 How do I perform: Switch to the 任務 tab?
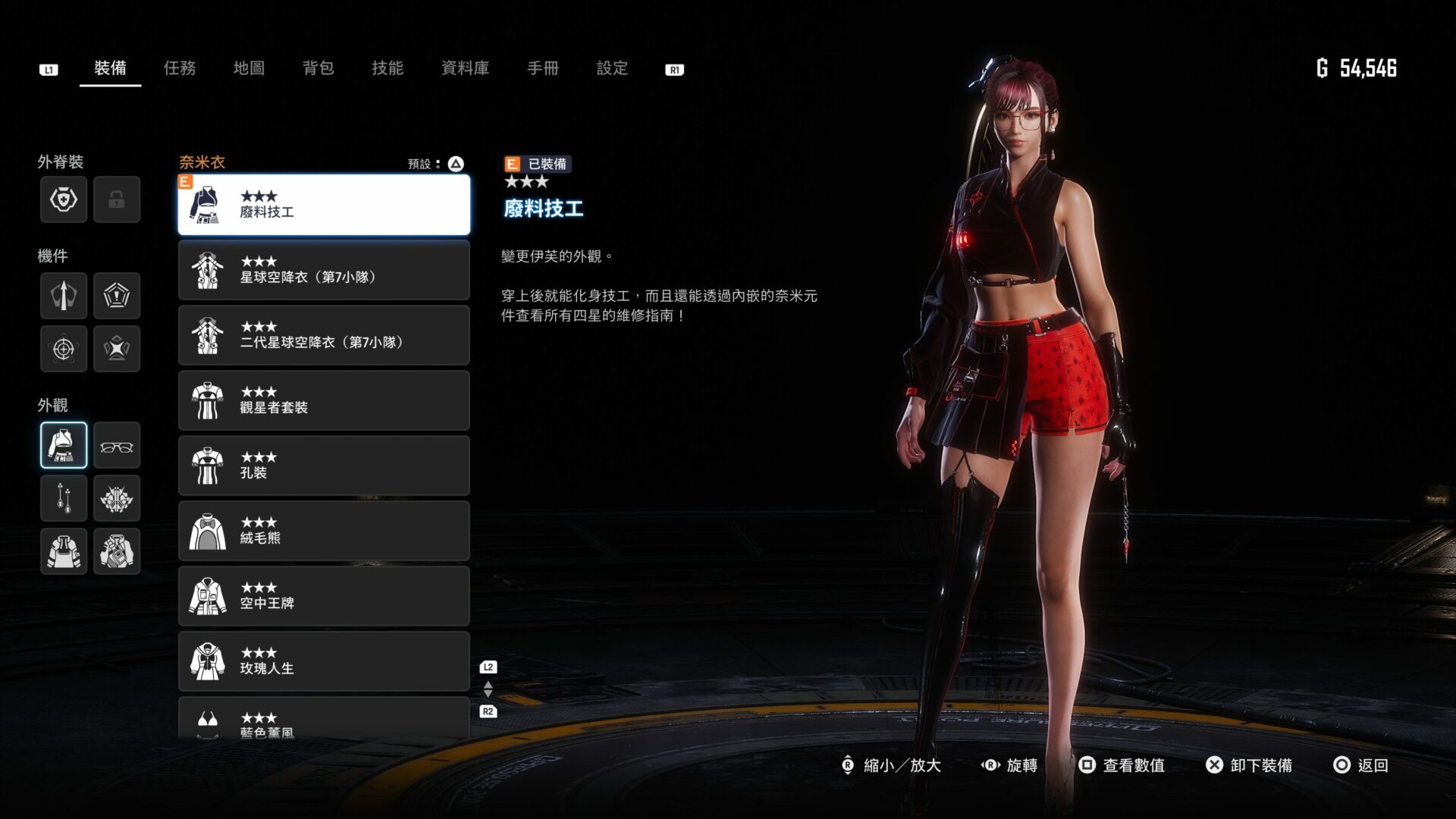180,68
